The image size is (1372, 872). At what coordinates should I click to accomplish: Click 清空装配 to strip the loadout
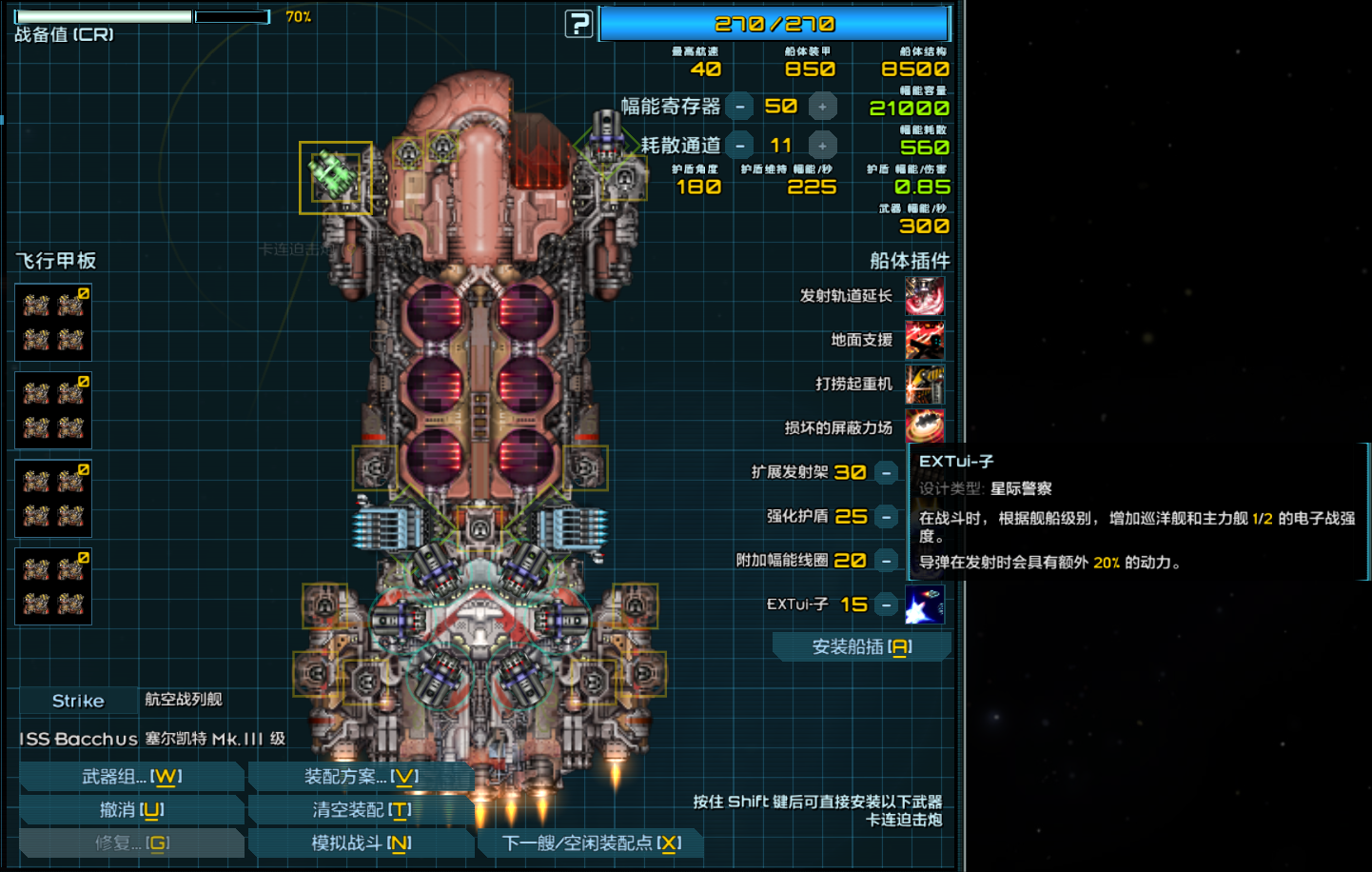pyautogui.click(x=361, y=810)
